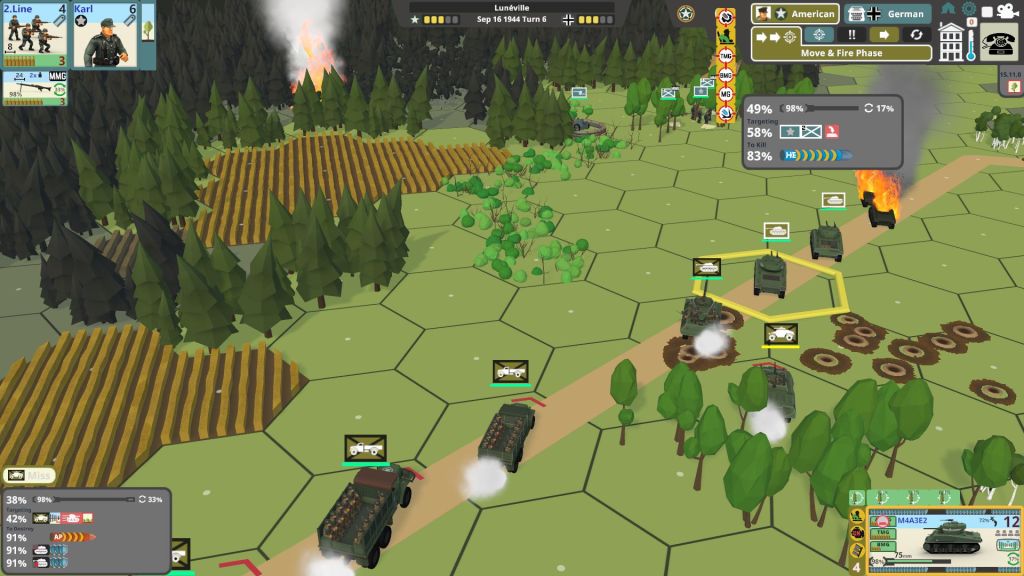Viewport: 1024px width, 576px height.
Task: Open the settings gear icon
Action: 967,9
